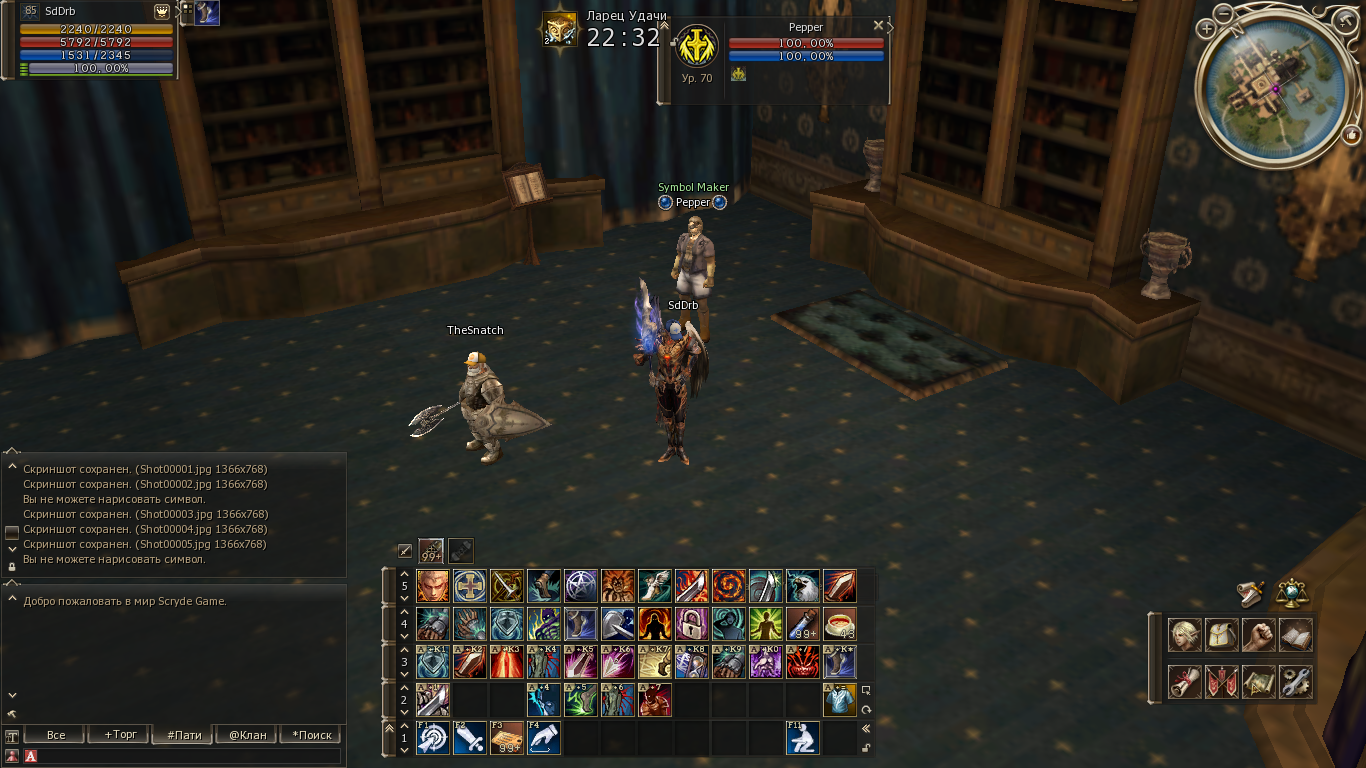Open the inventory bag menu icon
1366x768 pixels.
[1221, 635]
